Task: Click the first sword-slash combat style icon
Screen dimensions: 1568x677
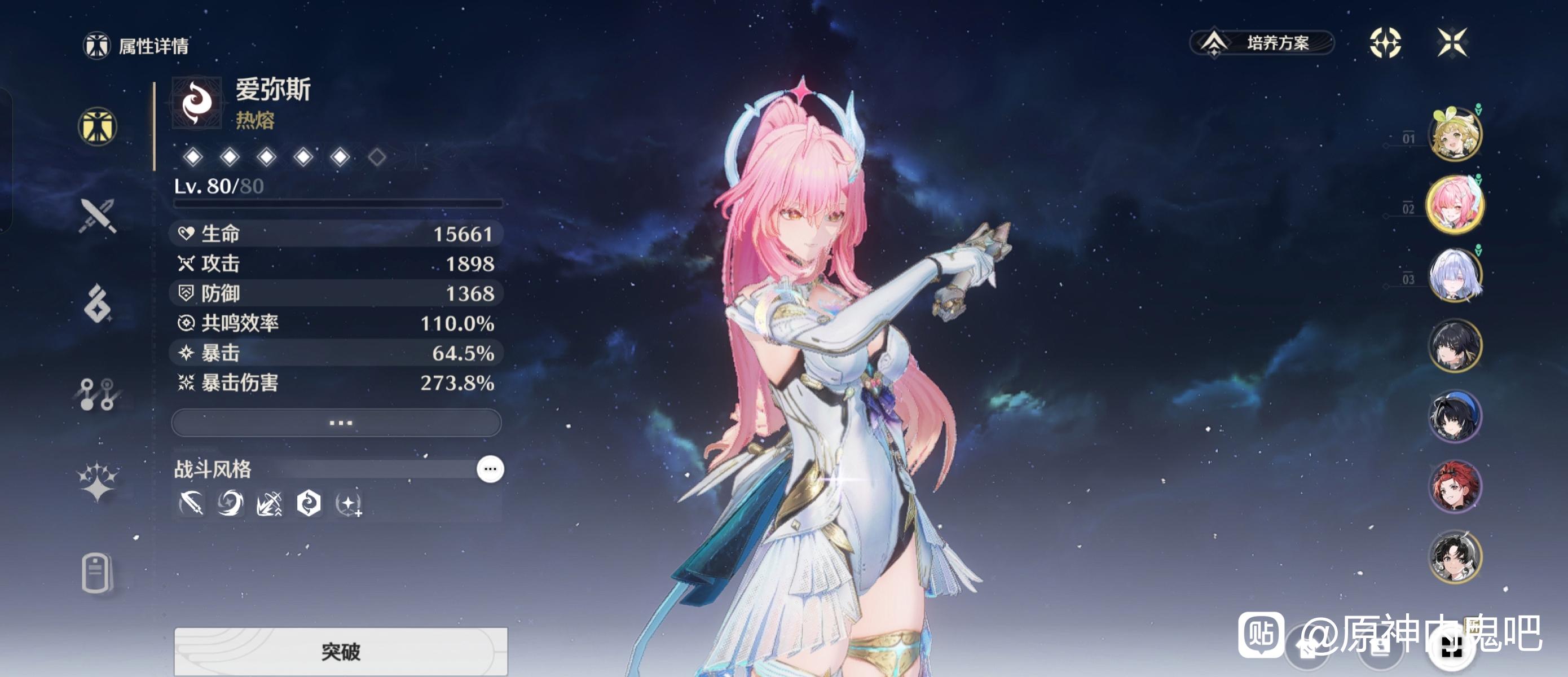Action: pos(191,503)
